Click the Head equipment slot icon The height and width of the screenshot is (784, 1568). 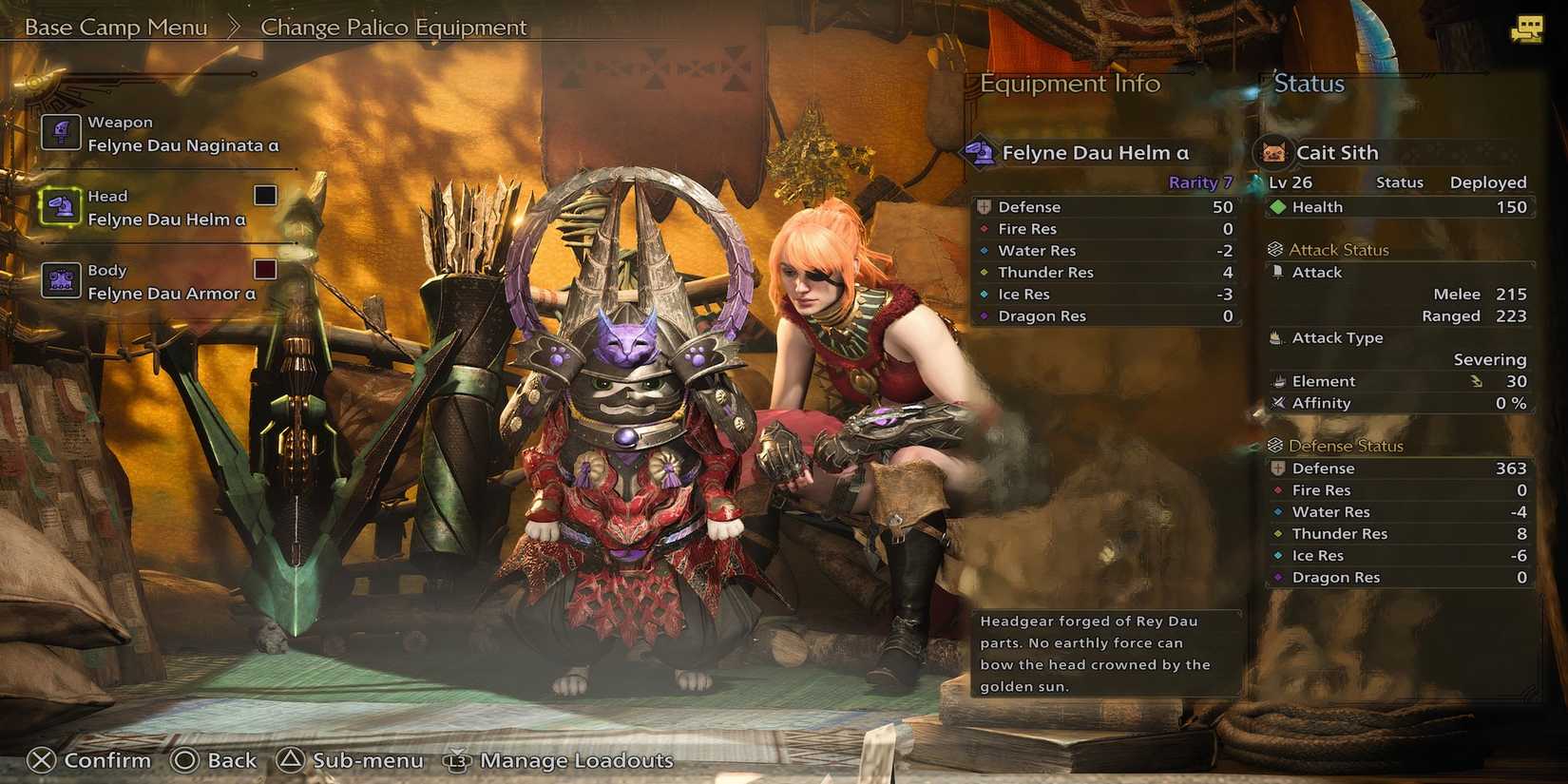coord(61,205)
